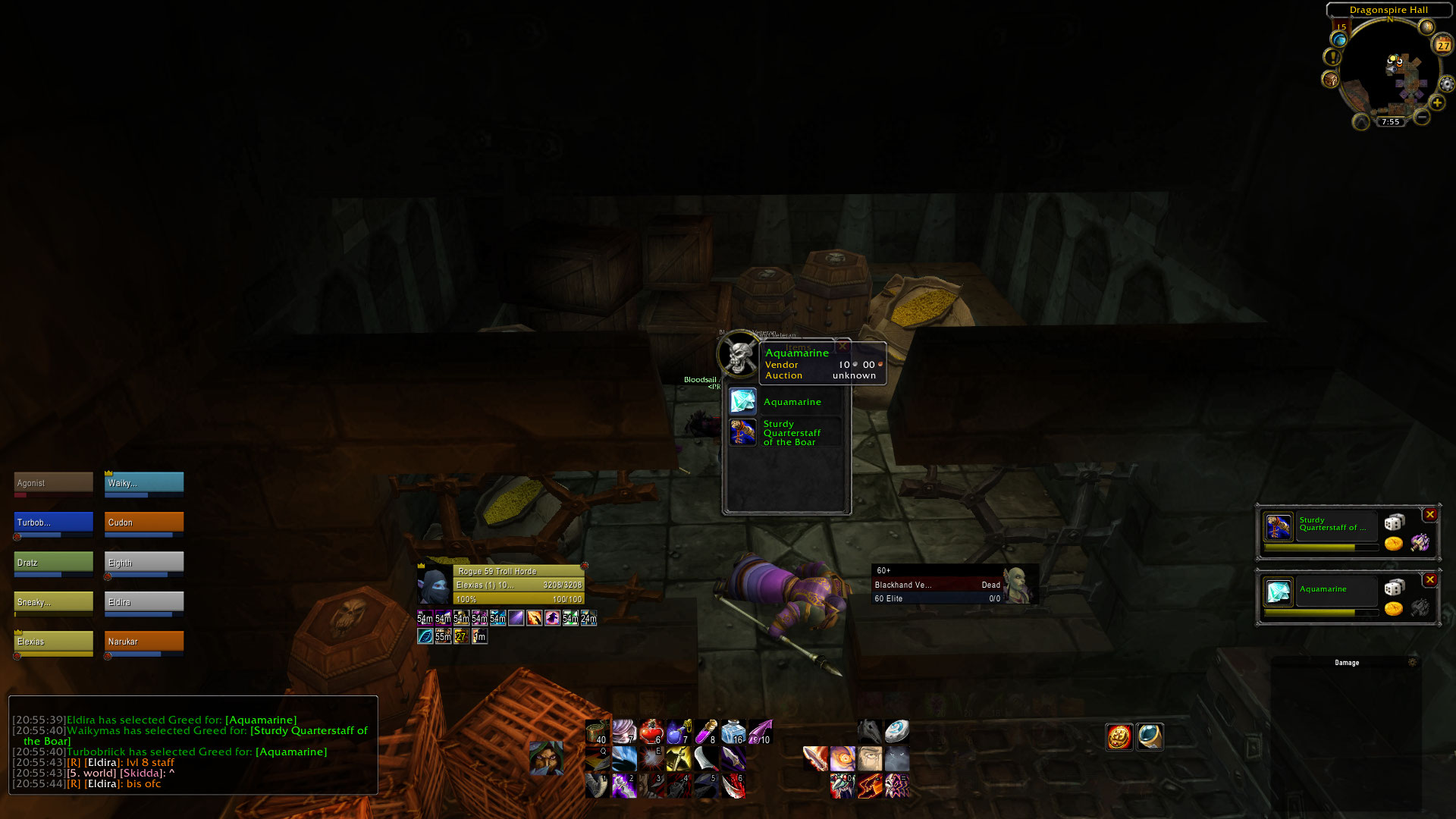Image resolution: width=1456 pixels, height=819 pixels.
Task: Roll Need dice on the Sturdy Quarterstaff
Action: (x=1395, y=522)
